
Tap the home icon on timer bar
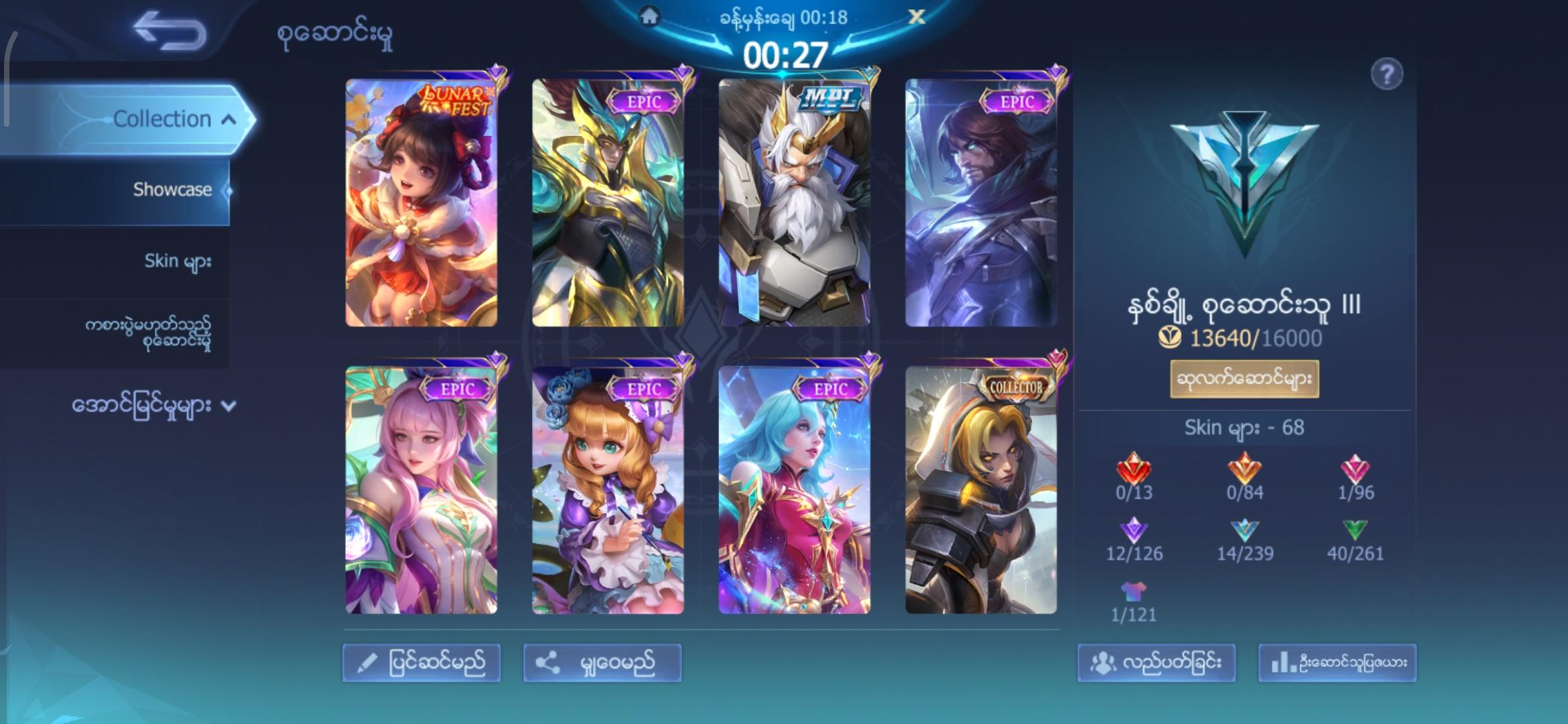tap(649, 17)
